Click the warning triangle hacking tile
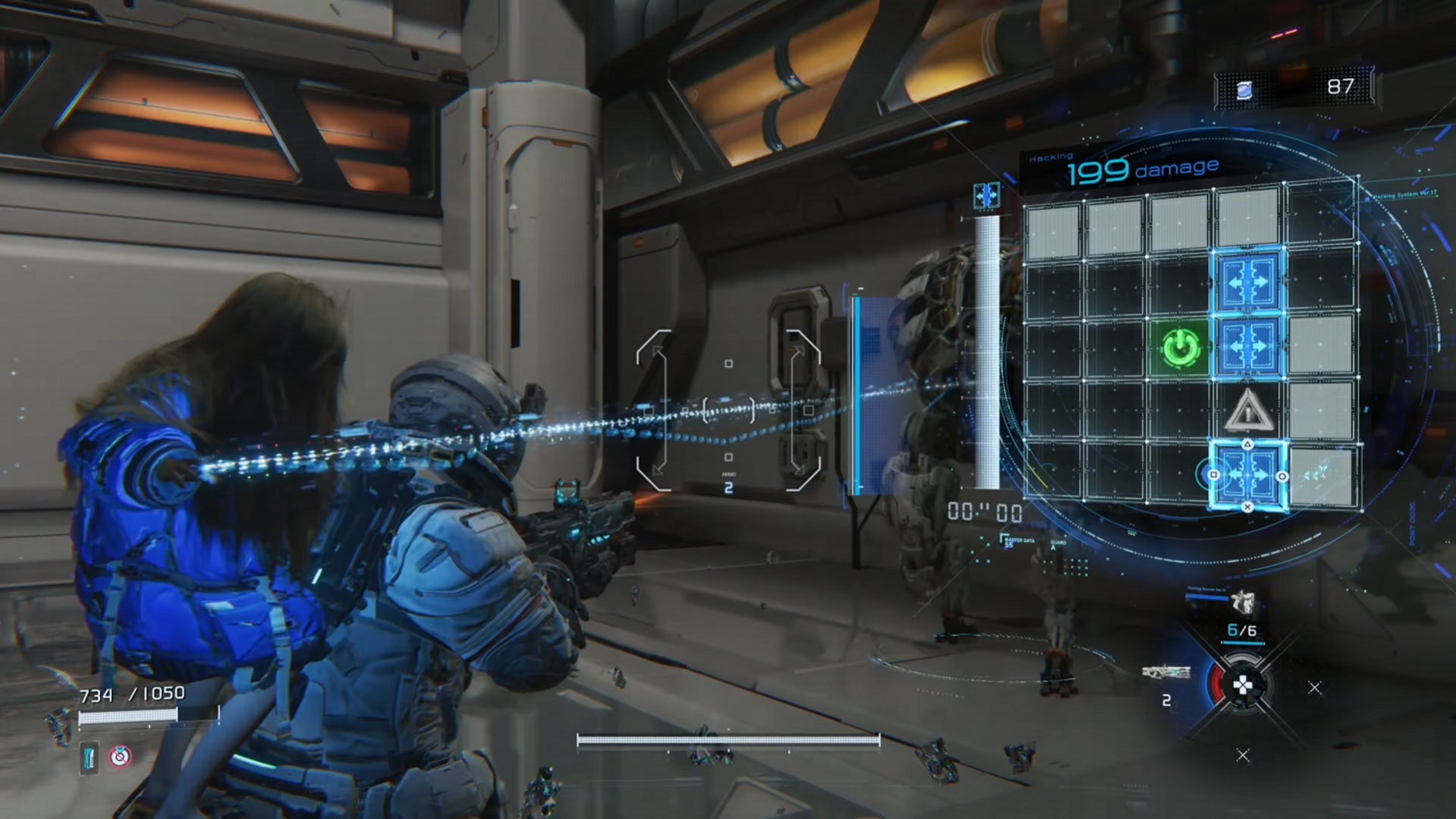The height and width of the screenshot is (819, 1456). pyautogui.click(x=1248, y=411)
